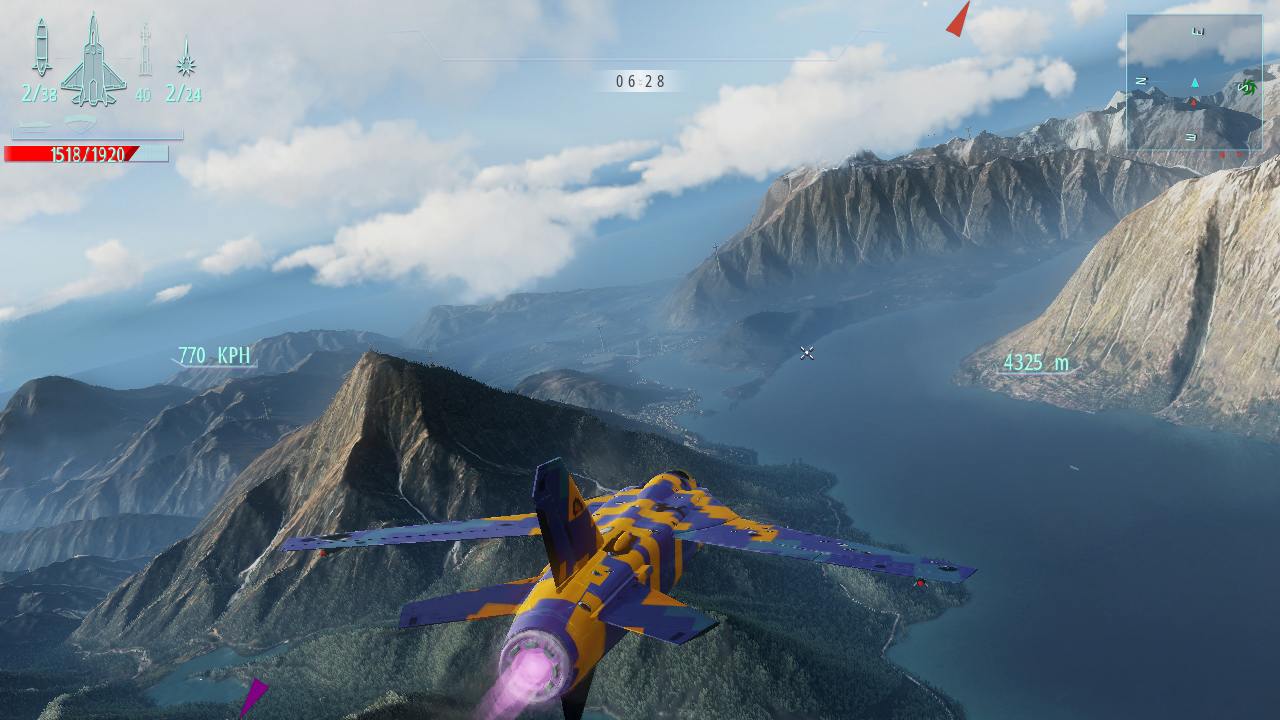Viewport: 1280px width, 720px height.
Task: Click the targeting crosshair at screen center
Action: (x=806, y=352)
